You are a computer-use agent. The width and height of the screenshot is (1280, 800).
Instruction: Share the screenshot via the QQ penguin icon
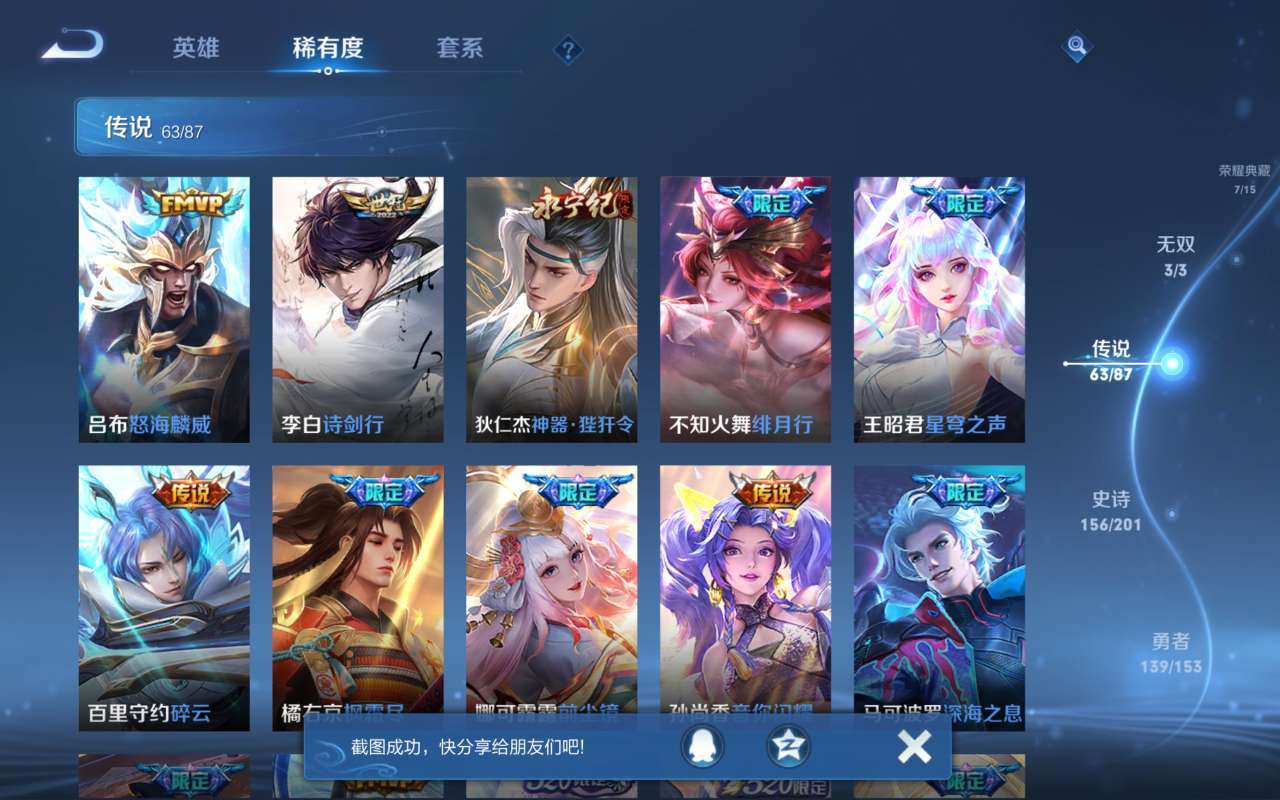(x=704, y=747)
